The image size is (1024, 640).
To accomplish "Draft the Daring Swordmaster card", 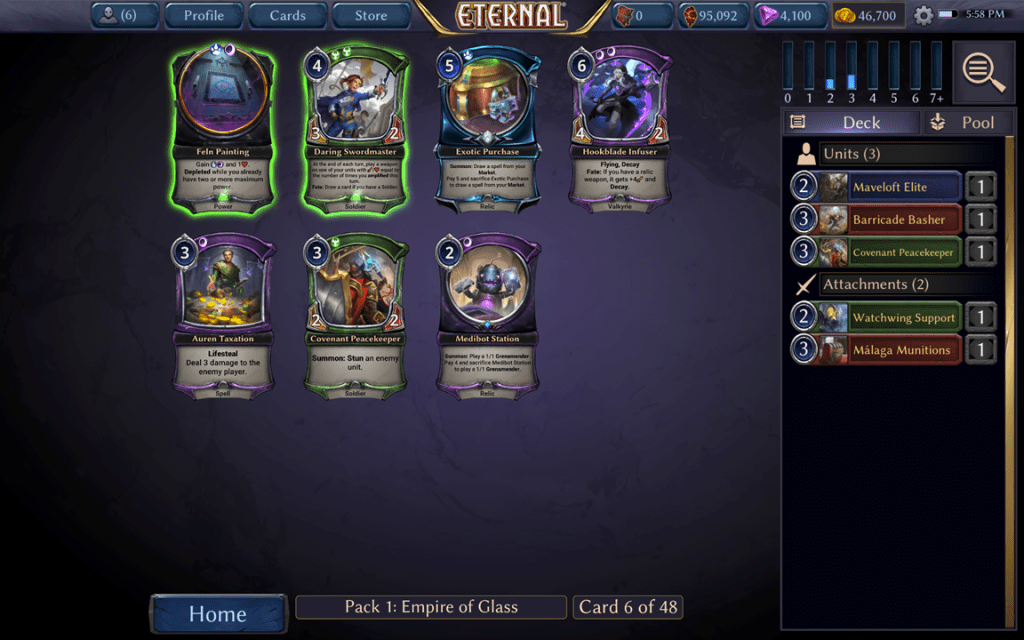I will click(x=356, y=127).
